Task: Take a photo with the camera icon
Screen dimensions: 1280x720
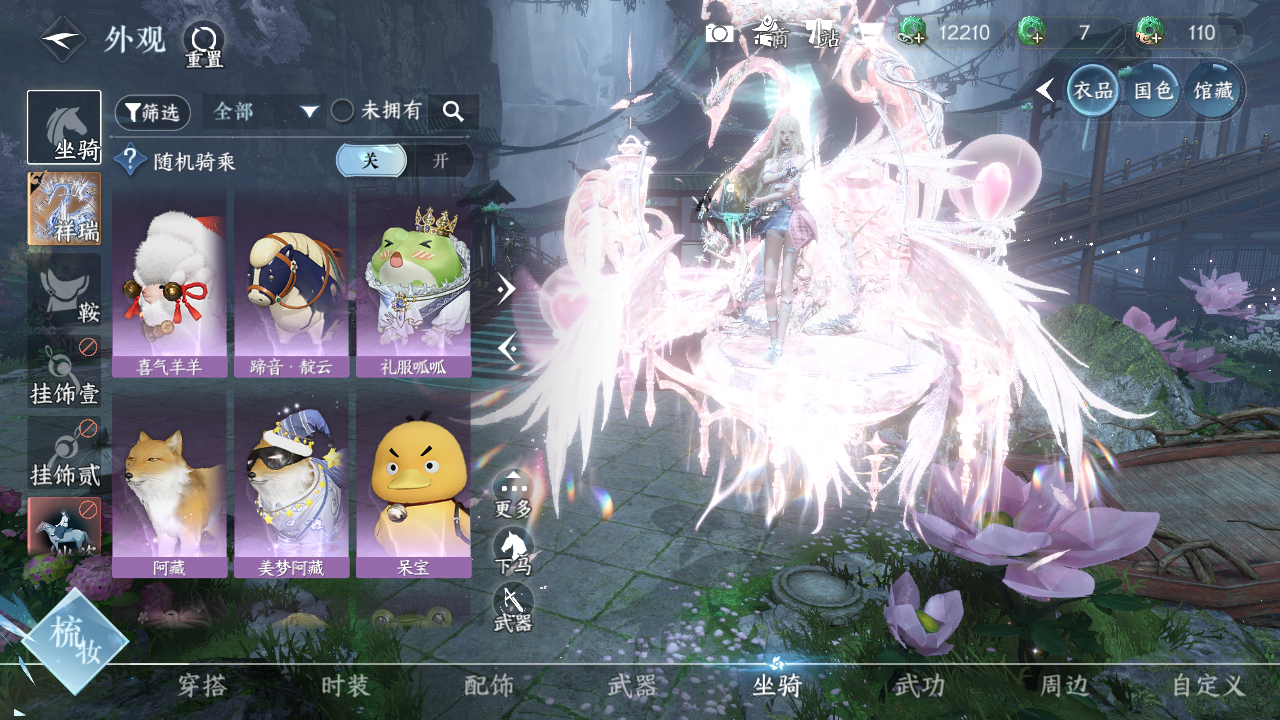Action: 719,33
